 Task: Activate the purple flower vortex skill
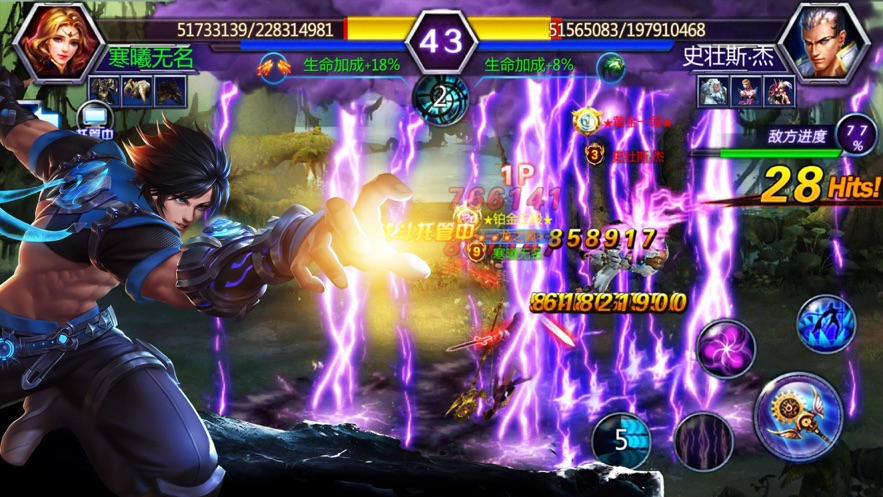click(x=725, y=348)
